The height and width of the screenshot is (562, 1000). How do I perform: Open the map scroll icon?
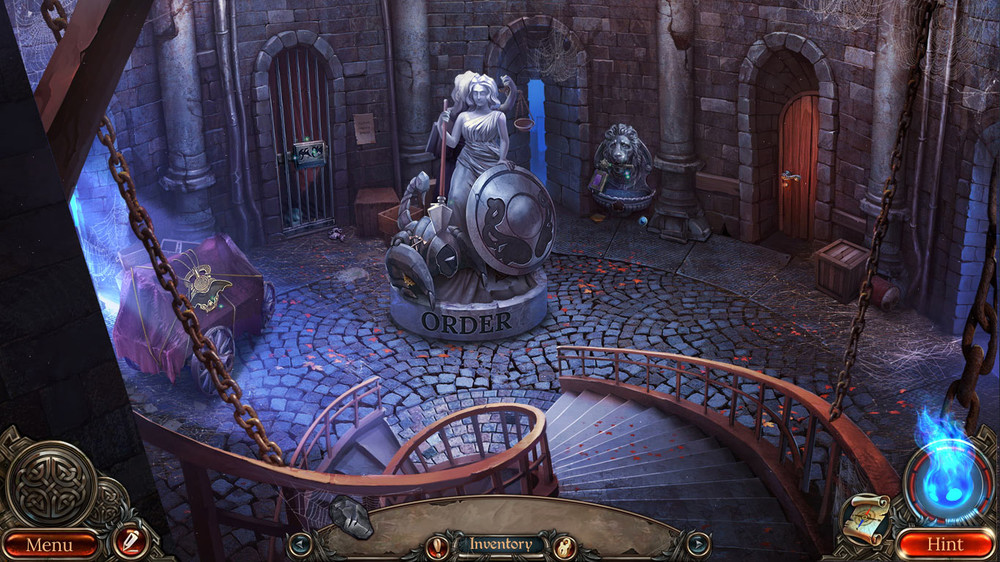(864, 519)
